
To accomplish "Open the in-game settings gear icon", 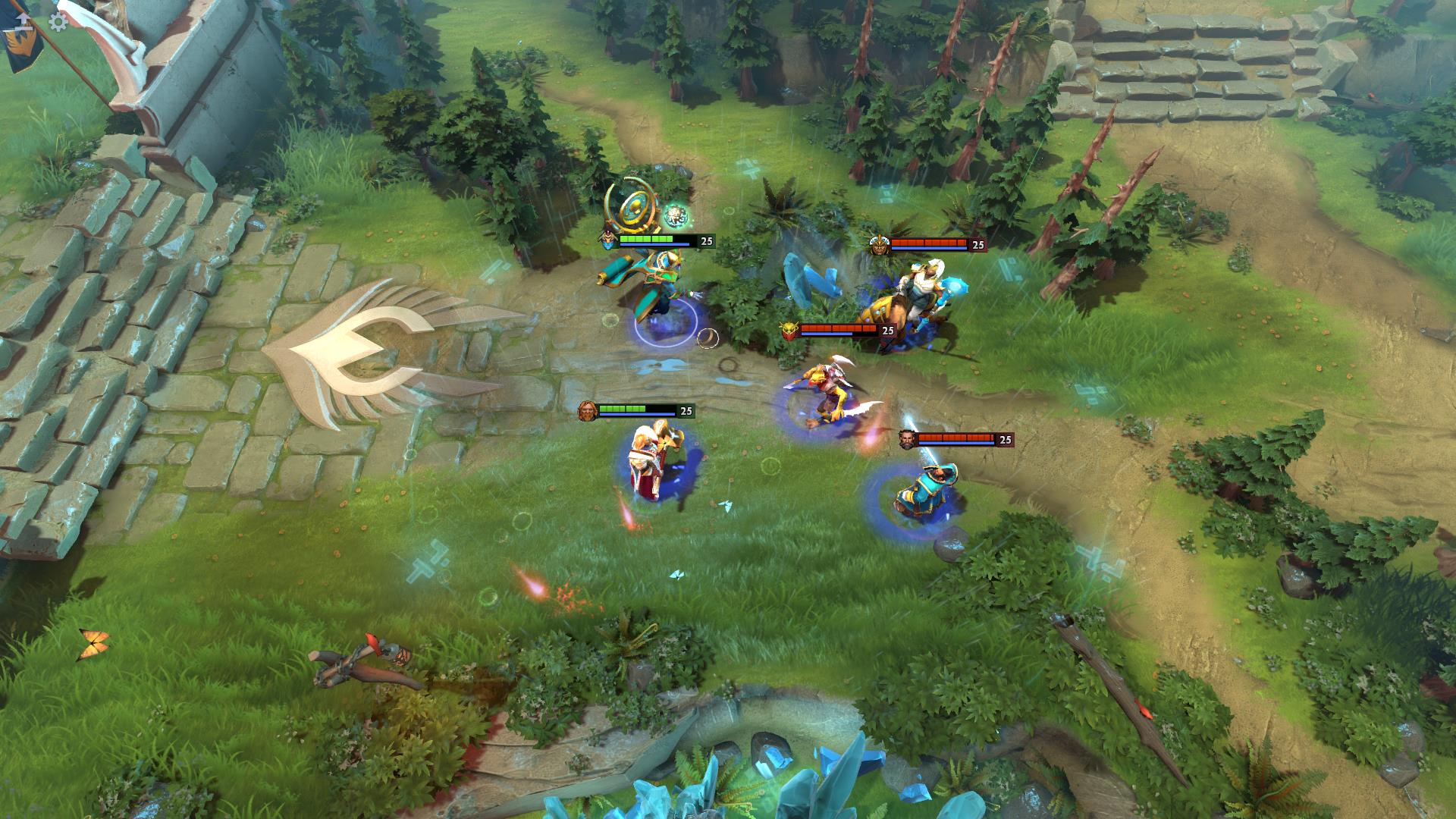I will tap(58, 22).
